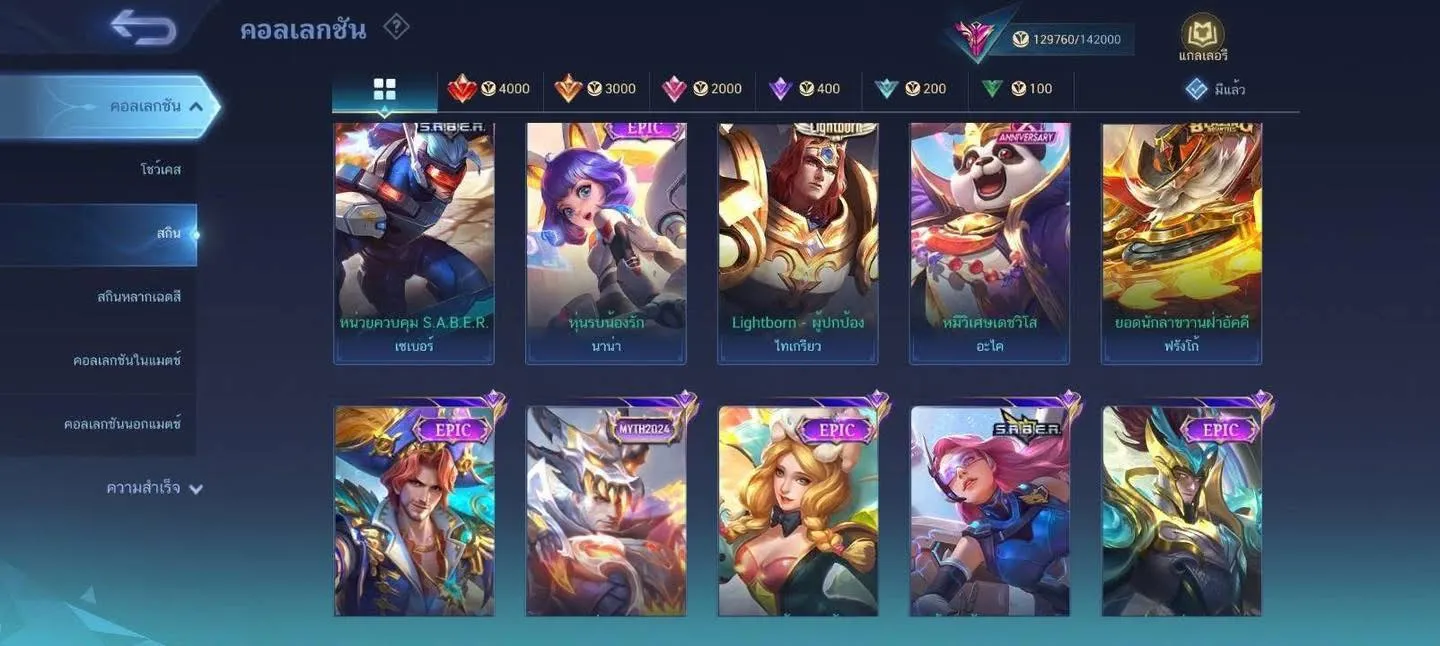
Task: Select the S.A.B.E.R. เซเบอร์ skin card
Action: pos(414,242)
